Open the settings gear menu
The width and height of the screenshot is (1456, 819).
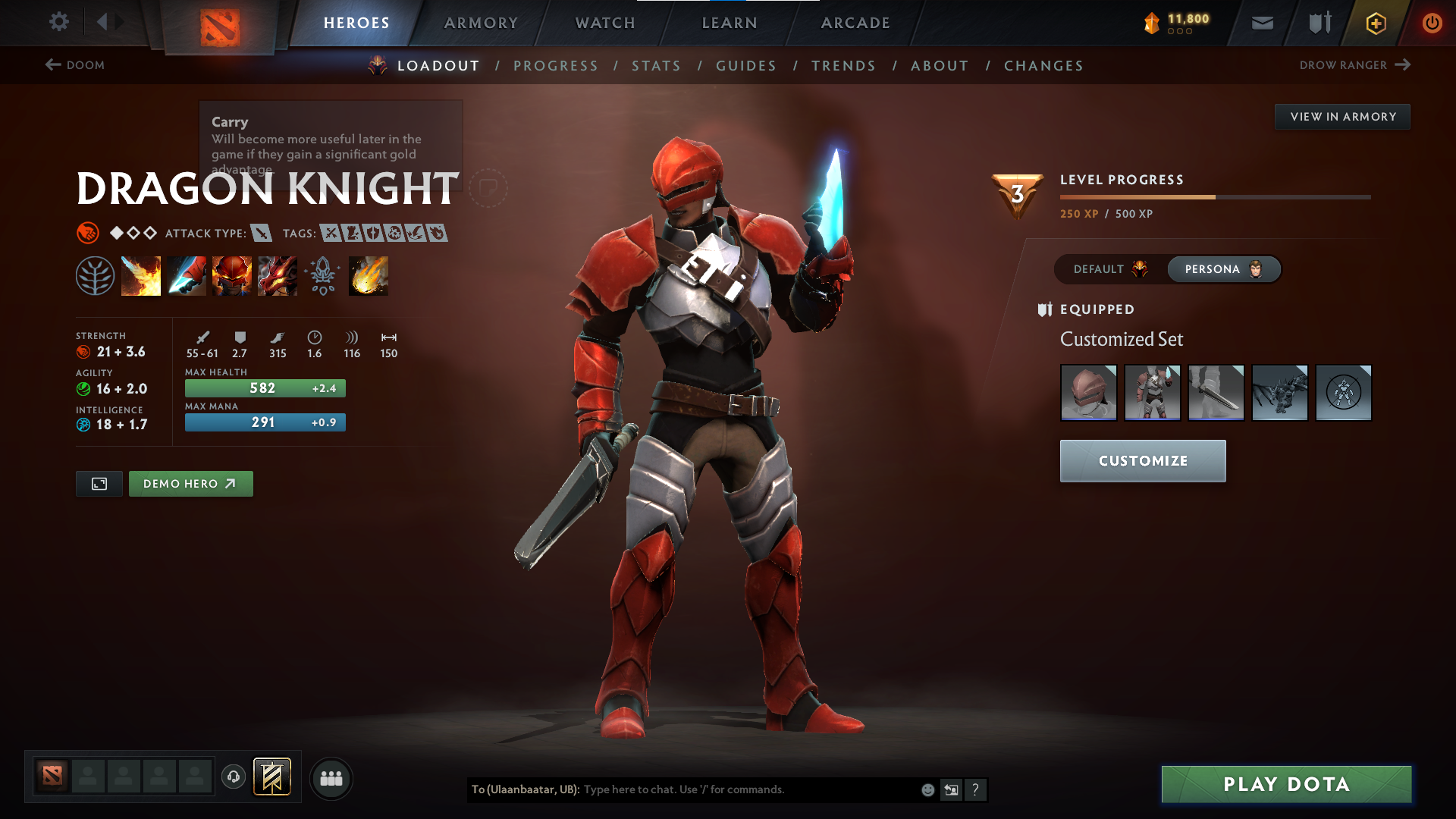tap(58, 22)
